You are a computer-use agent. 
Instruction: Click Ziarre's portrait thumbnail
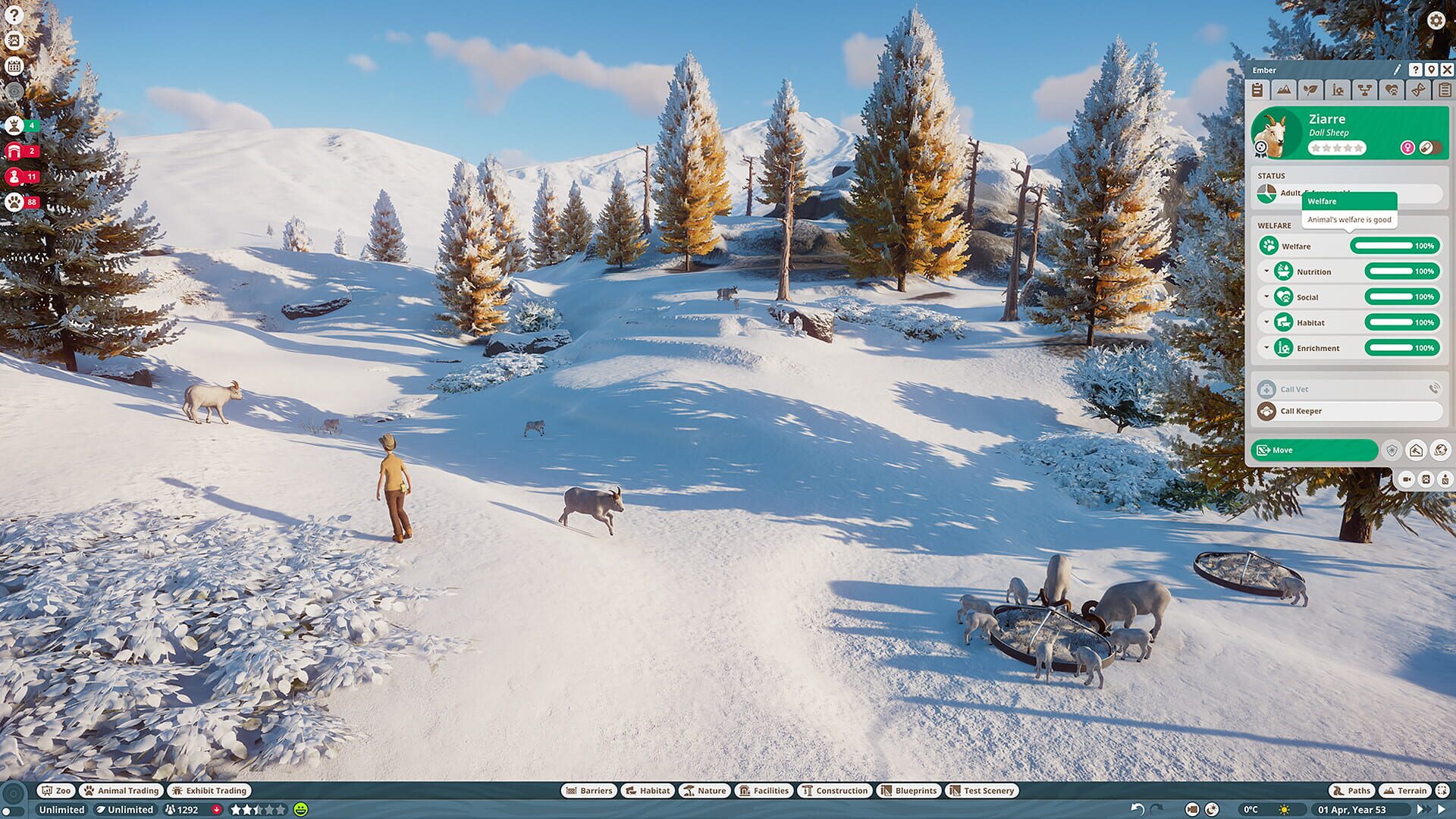point(1274,133)
